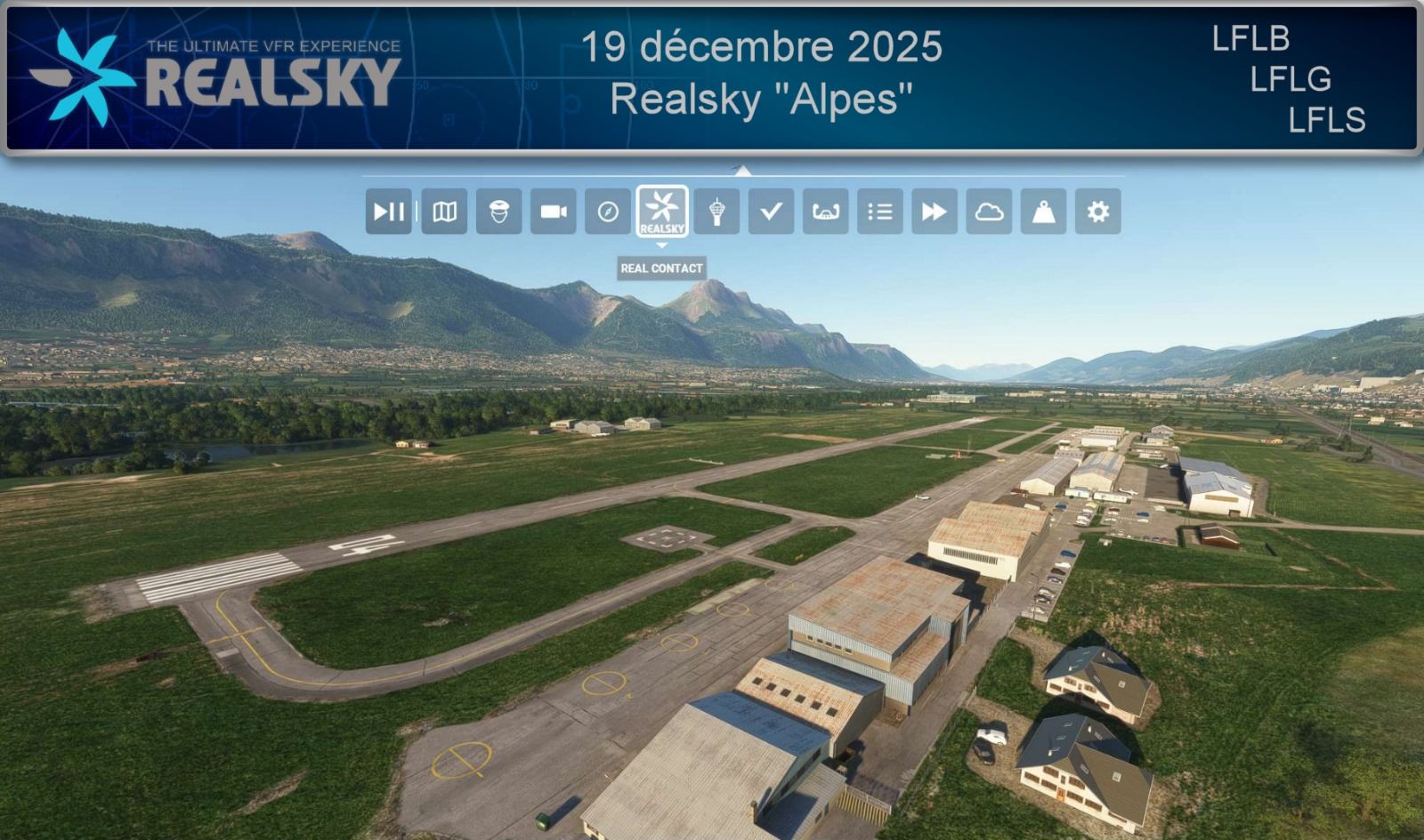1424x840 pixels.
Task: Open the yoke basic controls panel
Action: click(x=825, y=212)
